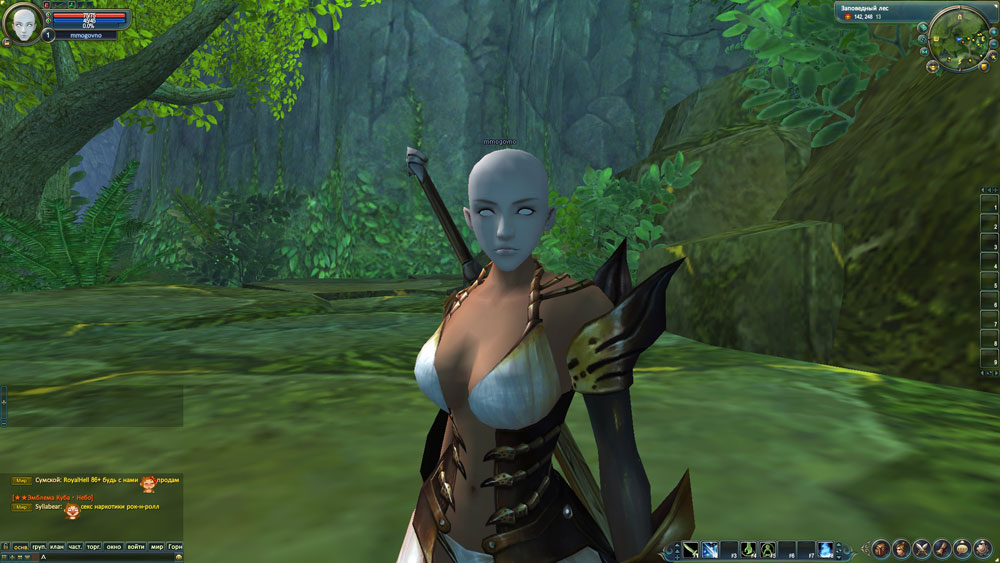The height and width of the screenshot is (563, 1000).
Task: Toggle the chat lock padlock icon
Action: (x=4, y=547)
